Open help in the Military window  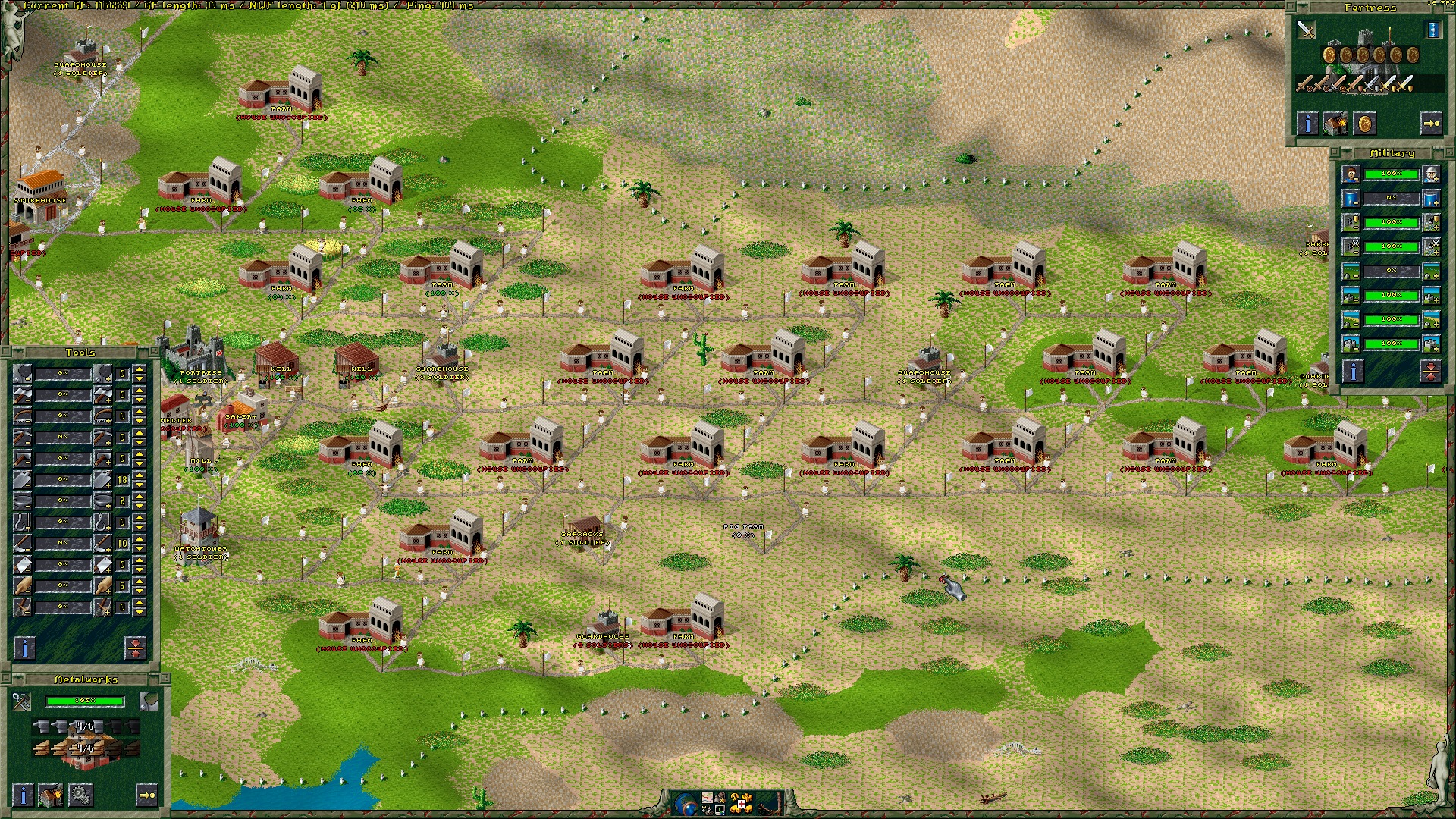point(1353,371)
